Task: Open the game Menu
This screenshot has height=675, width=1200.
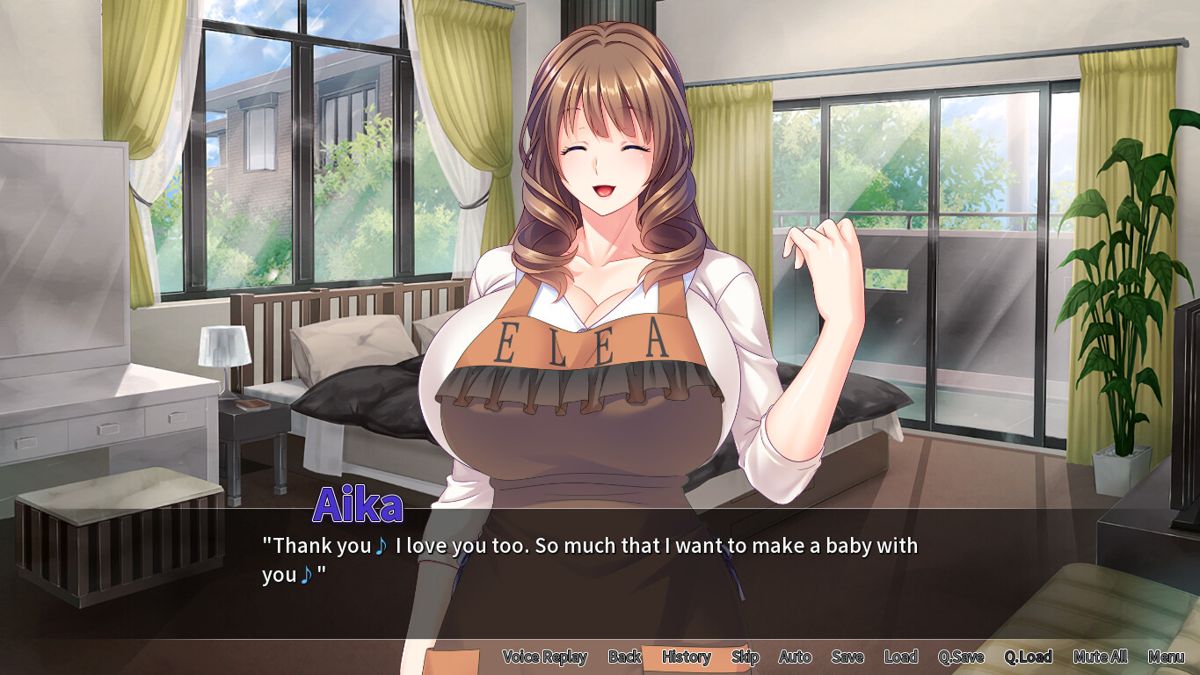Action: point(1166,657)
